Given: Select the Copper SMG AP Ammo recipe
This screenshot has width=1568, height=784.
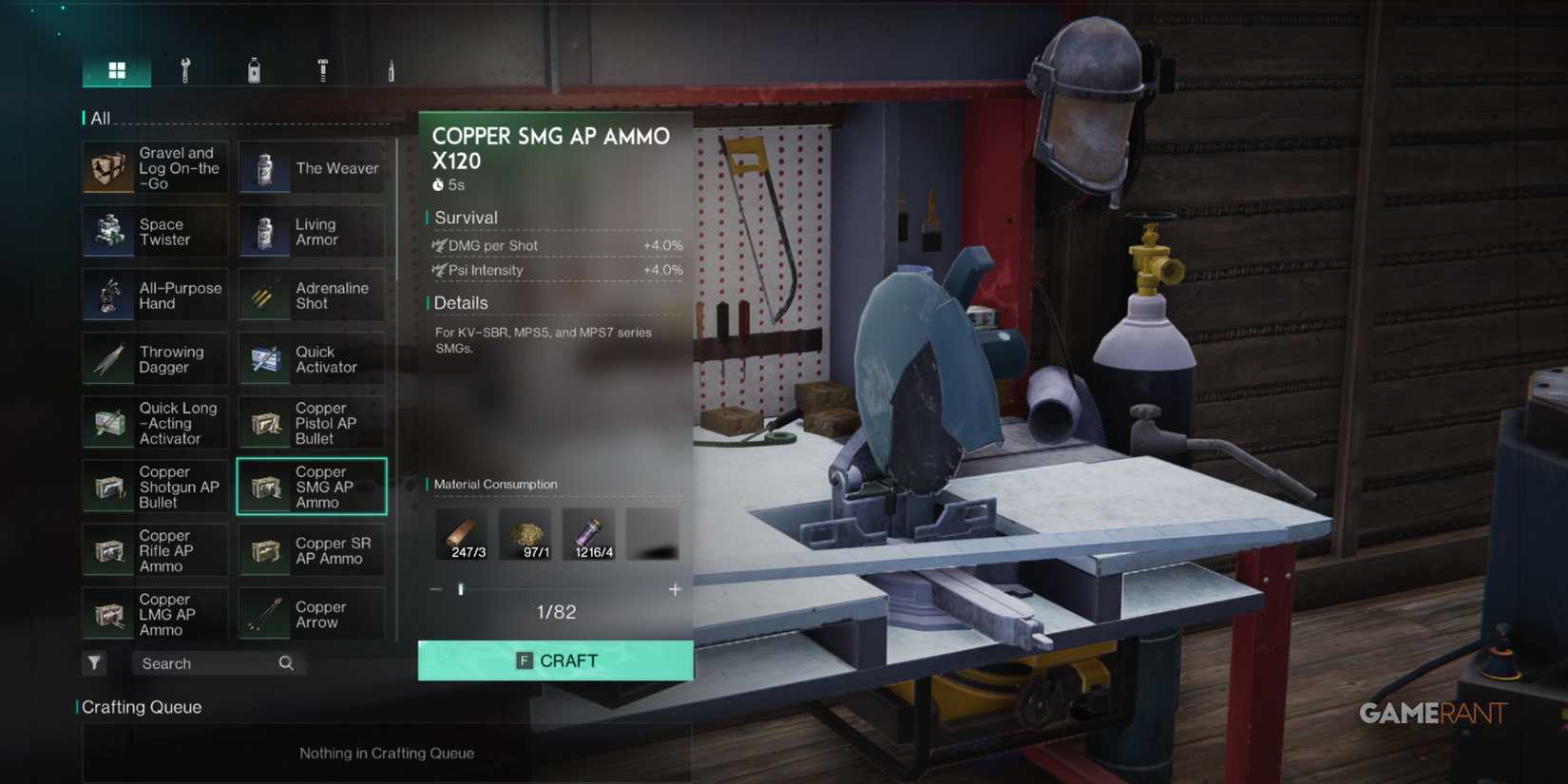Looking at the screenshot, I should pos(311,487).
